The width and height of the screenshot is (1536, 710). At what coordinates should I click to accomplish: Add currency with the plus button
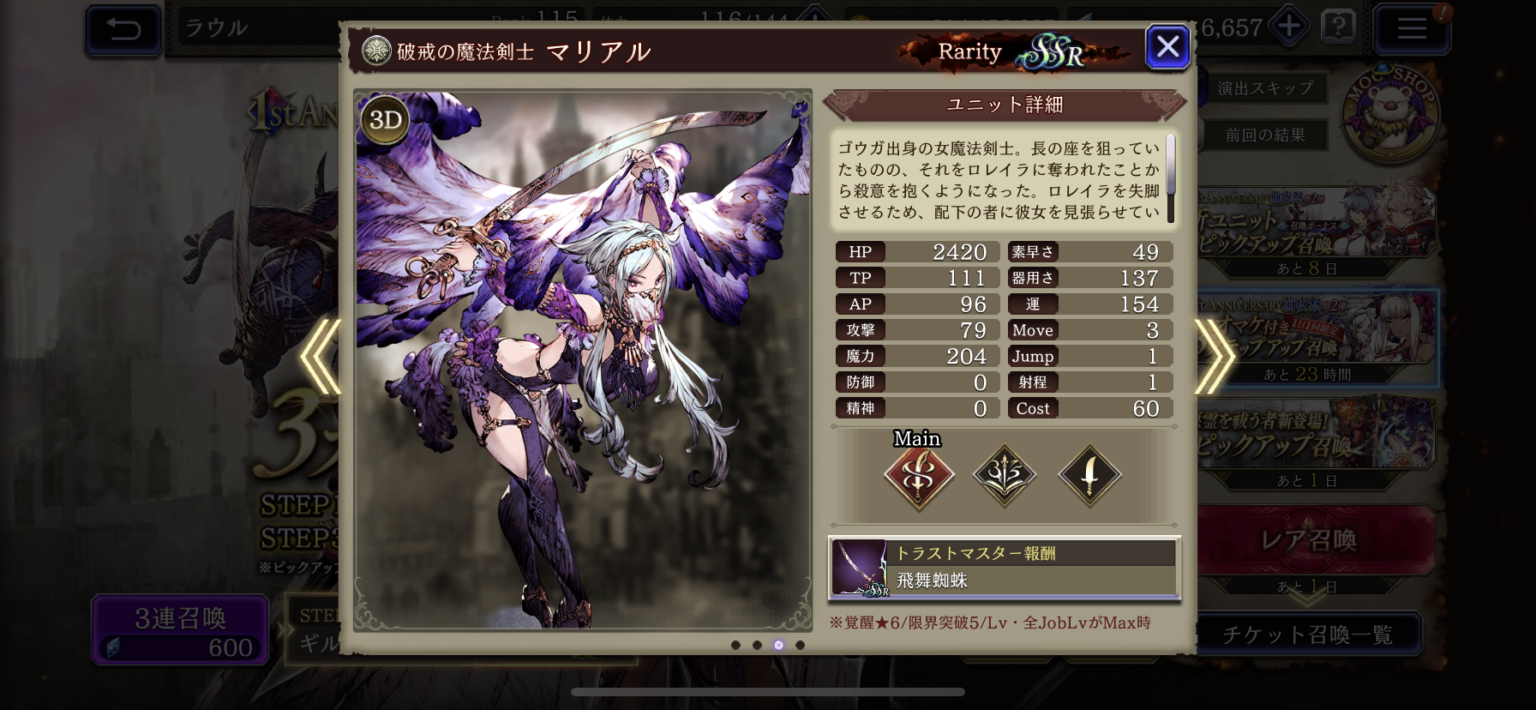[1289, 27]
